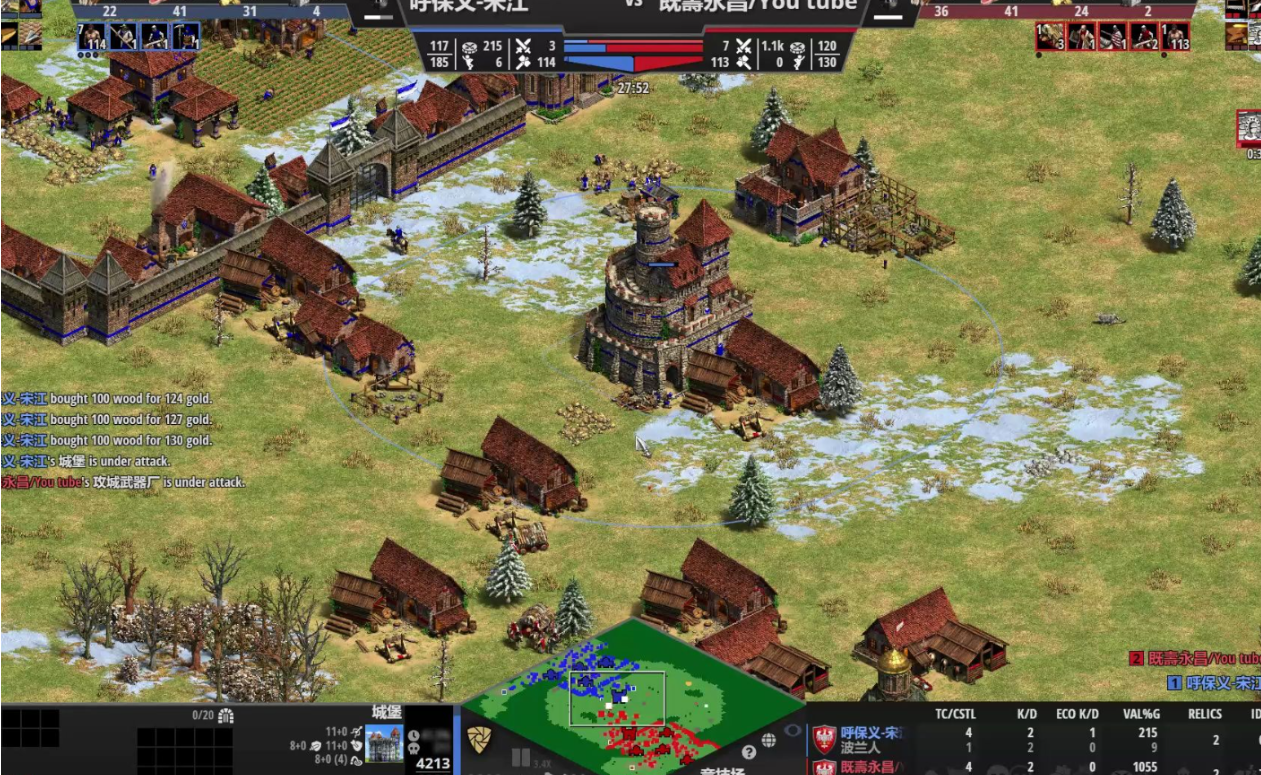Image resolution: width=1261 pixels, height=775 pixels.
Task: Toggle the eye visibility icon near scoreboard
Action: (x=793, y=731)
